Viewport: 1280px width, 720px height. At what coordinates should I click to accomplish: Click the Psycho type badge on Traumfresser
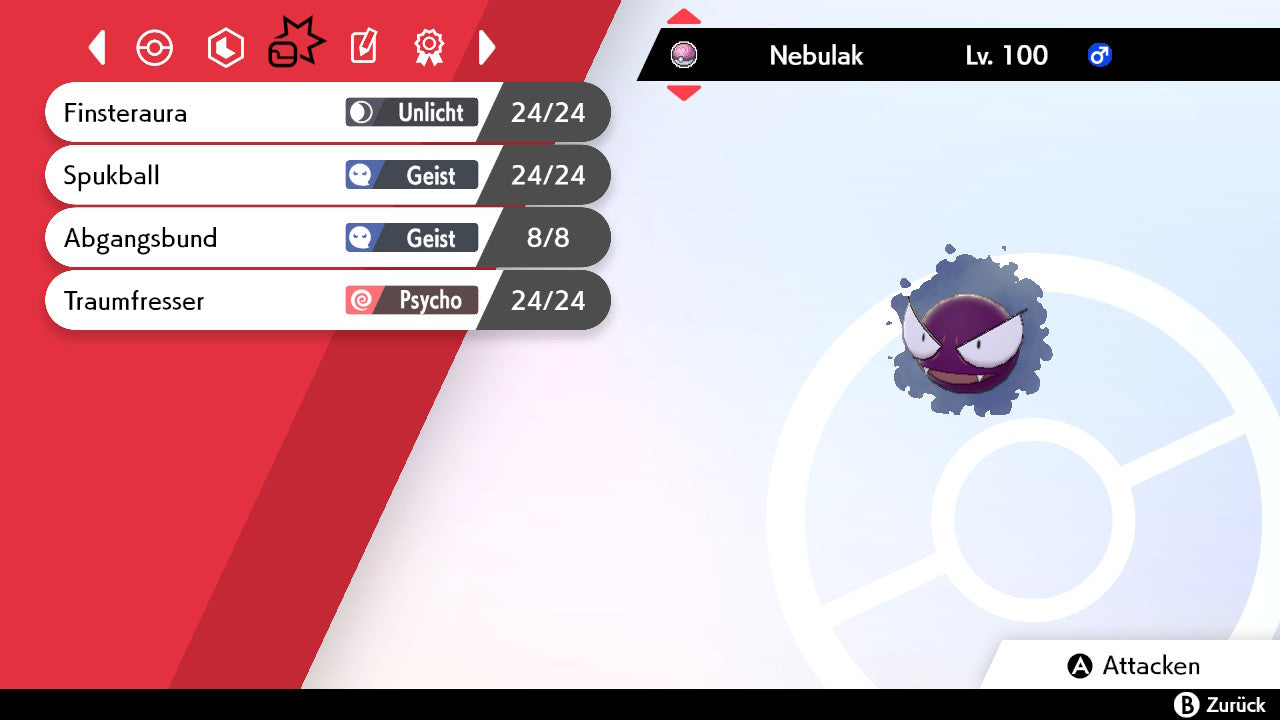[412, 300]
